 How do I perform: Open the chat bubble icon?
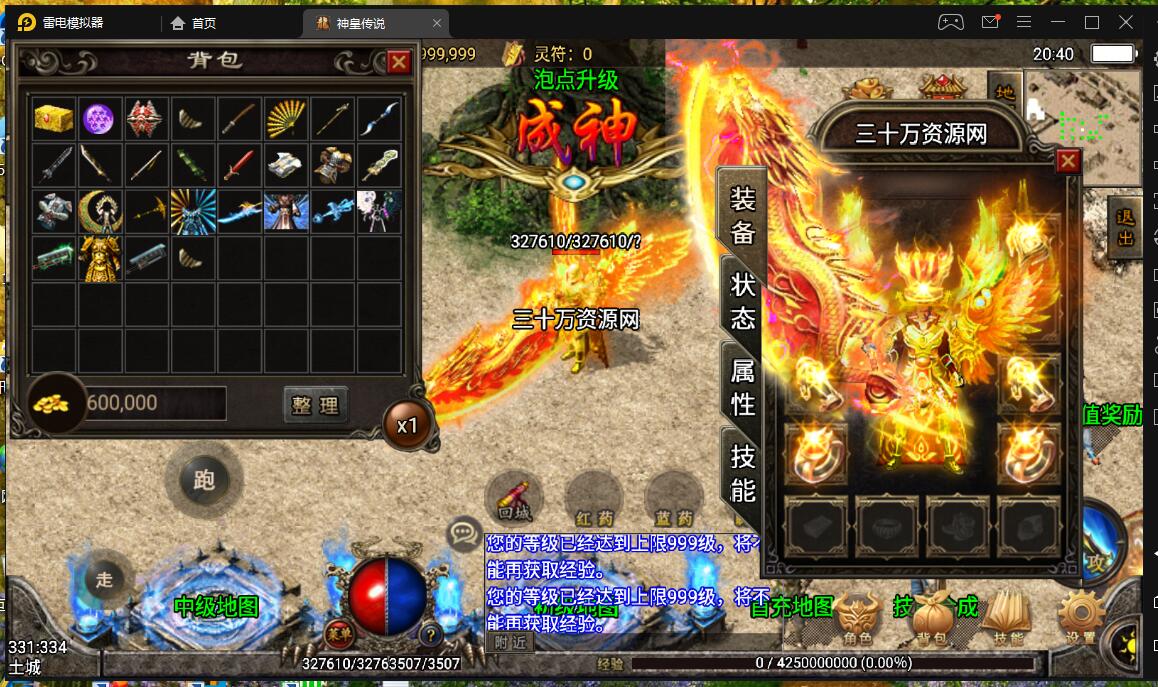pos(463,534)
